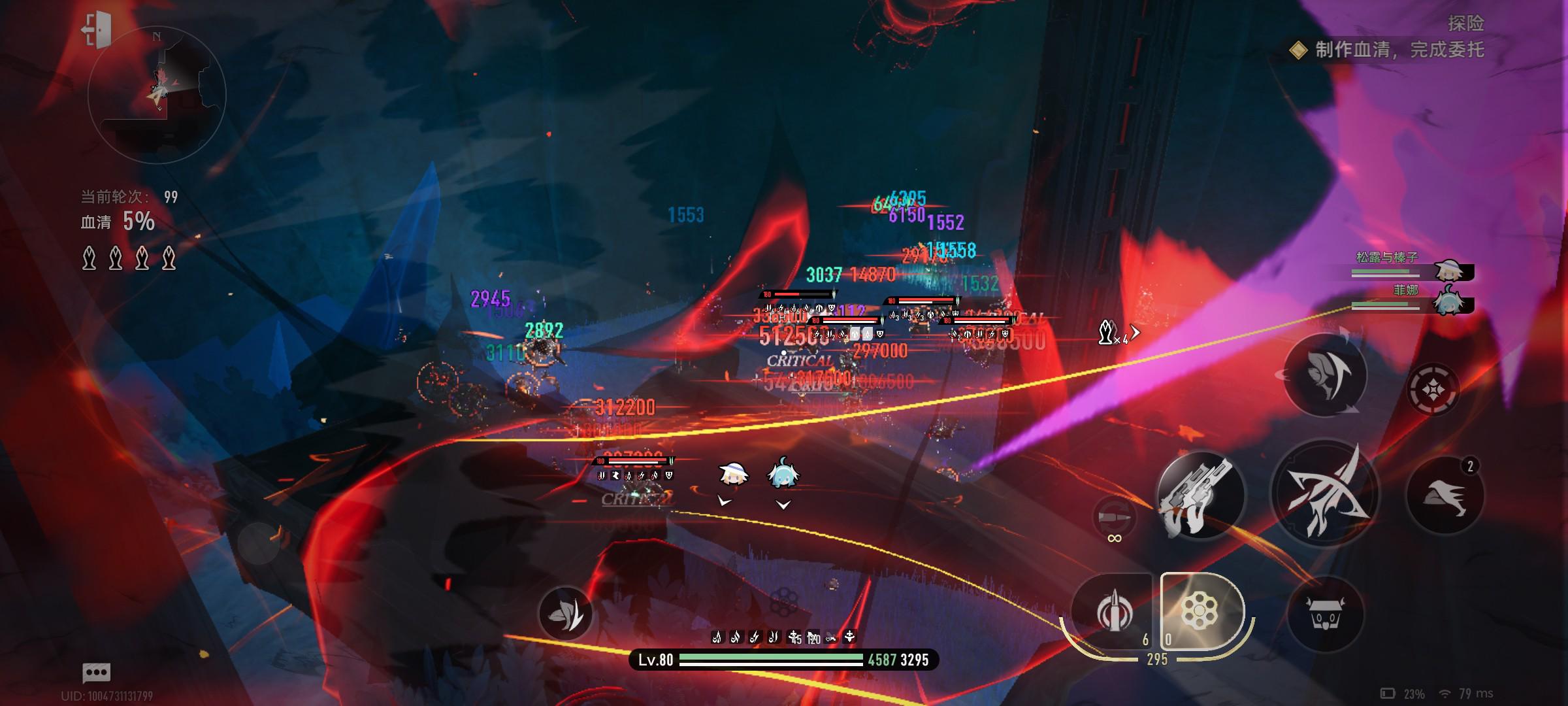
Task: Open the circular minimap
Action: point(157,96)
